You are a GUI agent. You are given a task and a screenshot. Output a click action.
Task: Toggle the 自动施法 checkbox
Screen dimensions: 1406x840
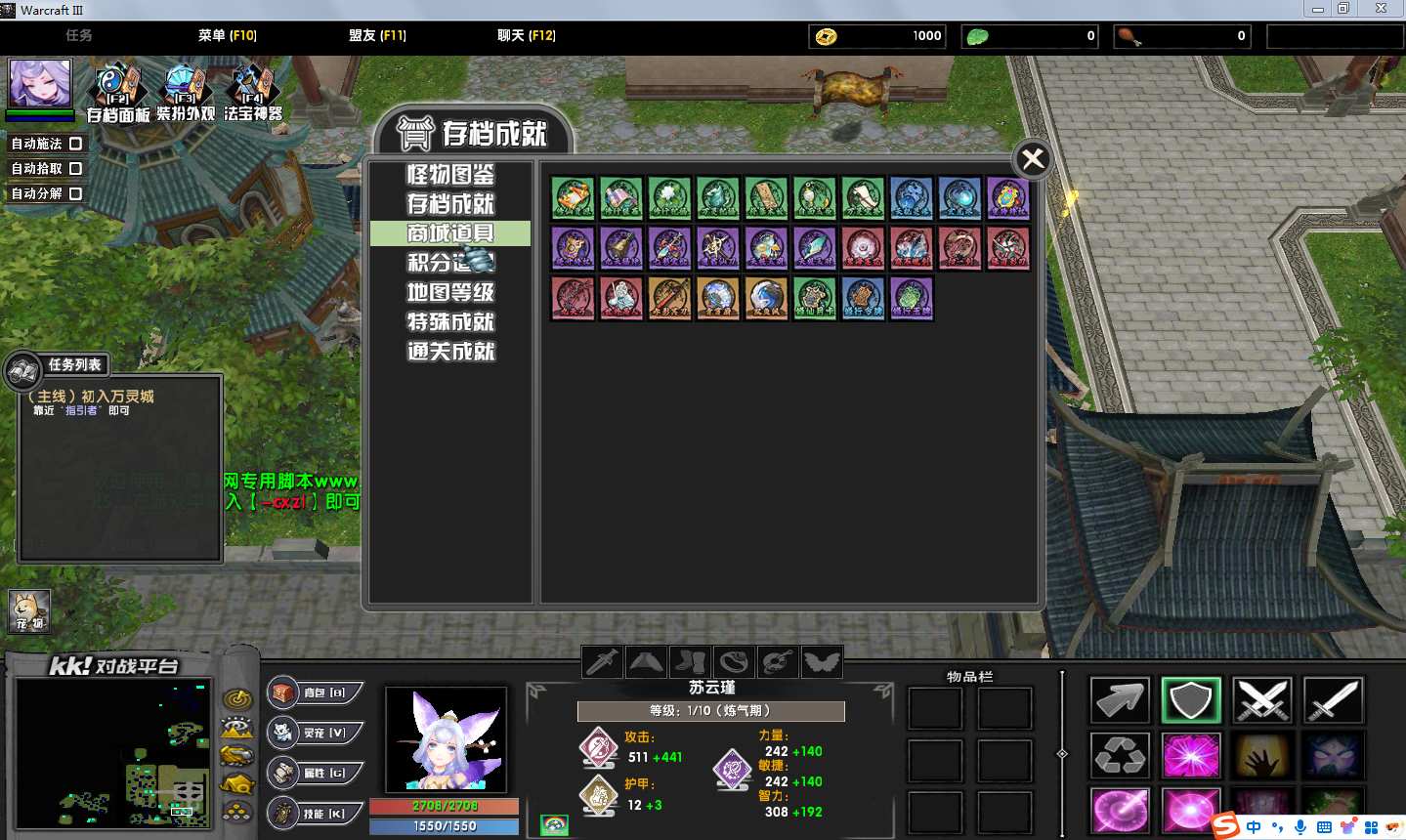75,144
